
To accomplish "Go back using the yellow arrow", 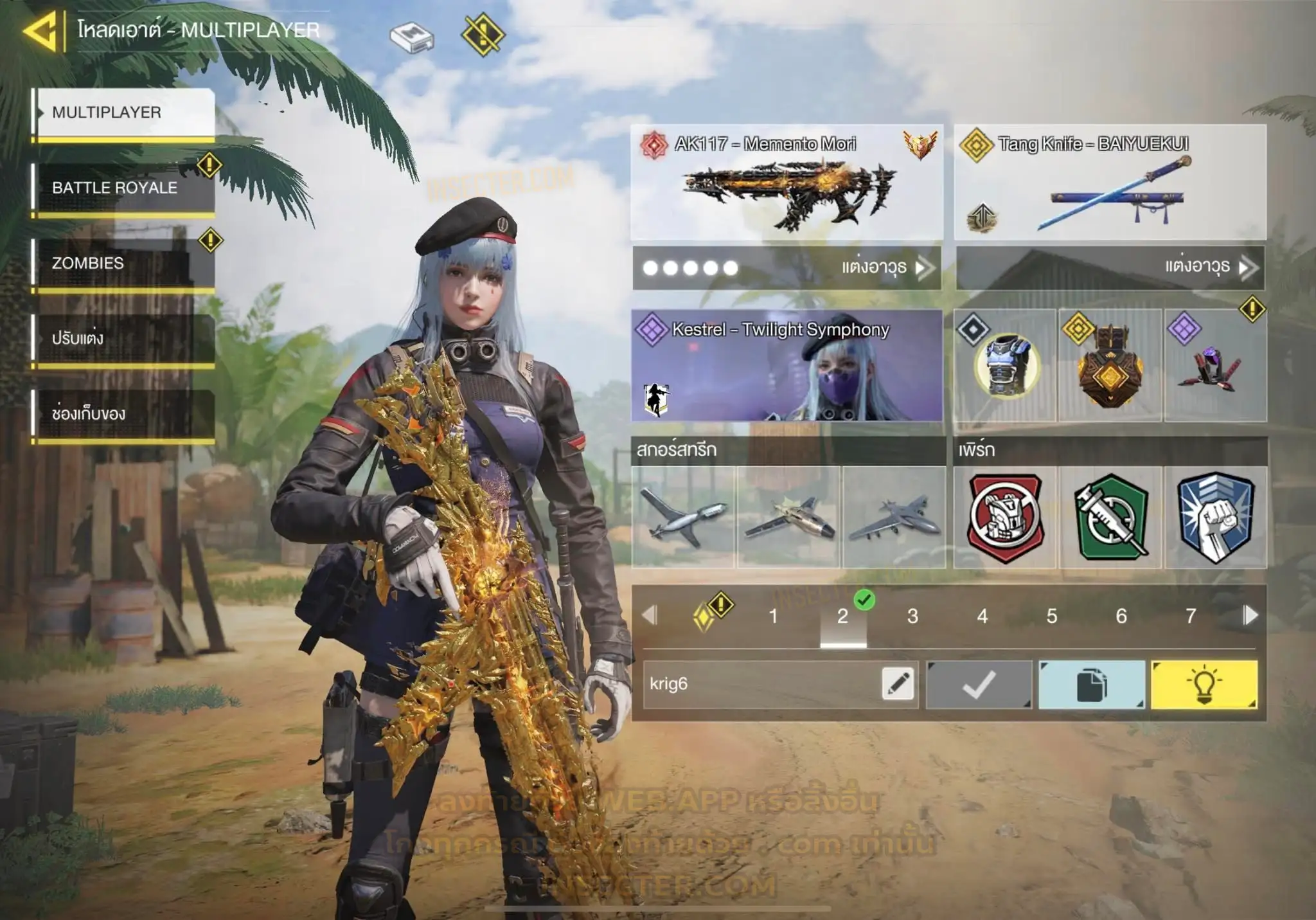I will pos(41,30).
